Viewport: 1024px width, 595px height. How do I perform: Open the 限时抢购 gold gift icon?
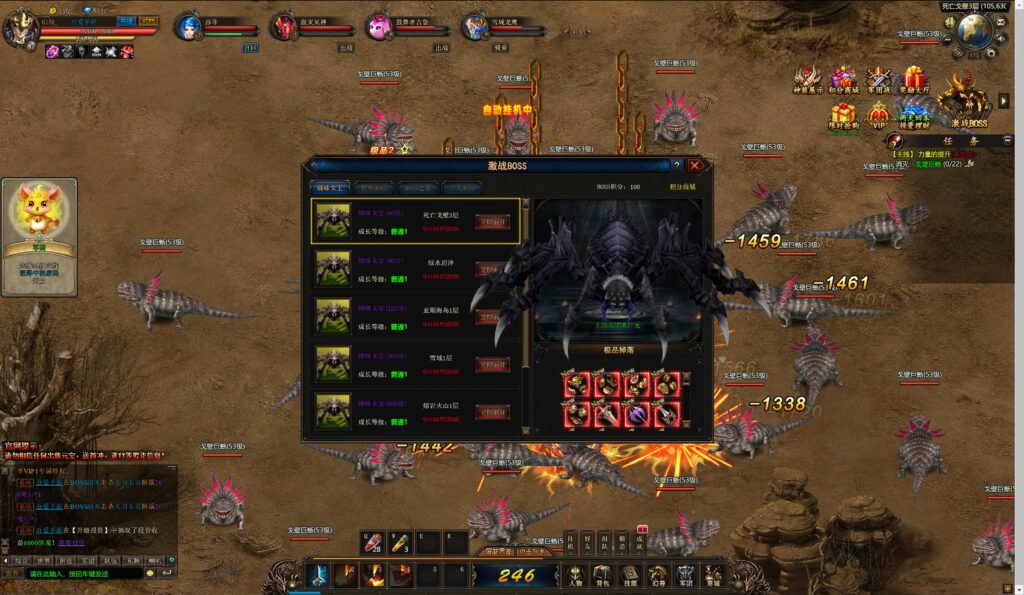[843, 115]
